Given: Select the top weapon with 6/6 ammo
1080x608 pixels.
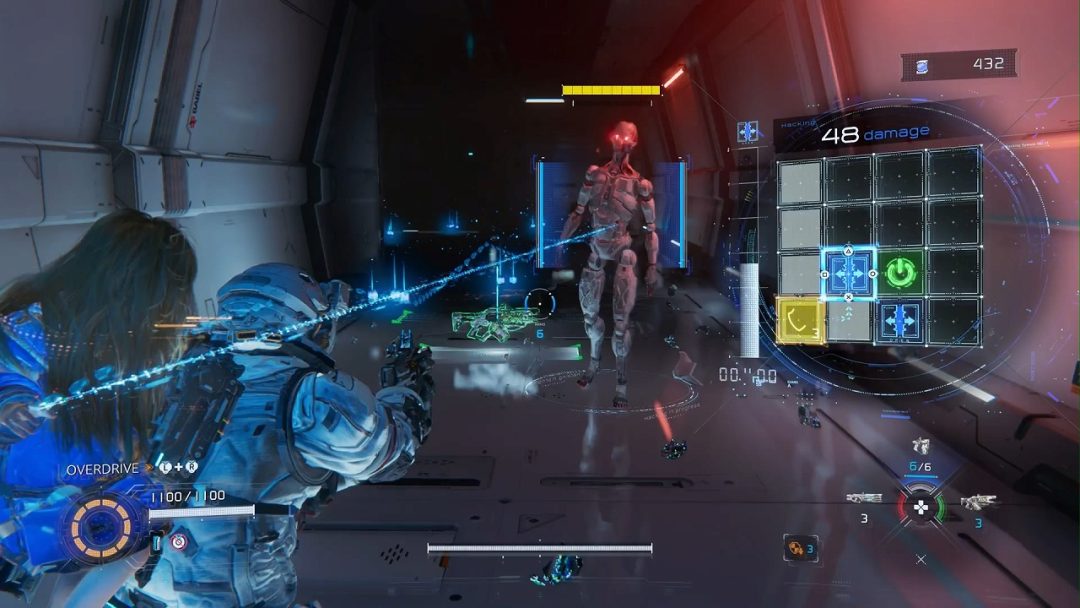Looking at the screenshot, I should click(921, 446).
